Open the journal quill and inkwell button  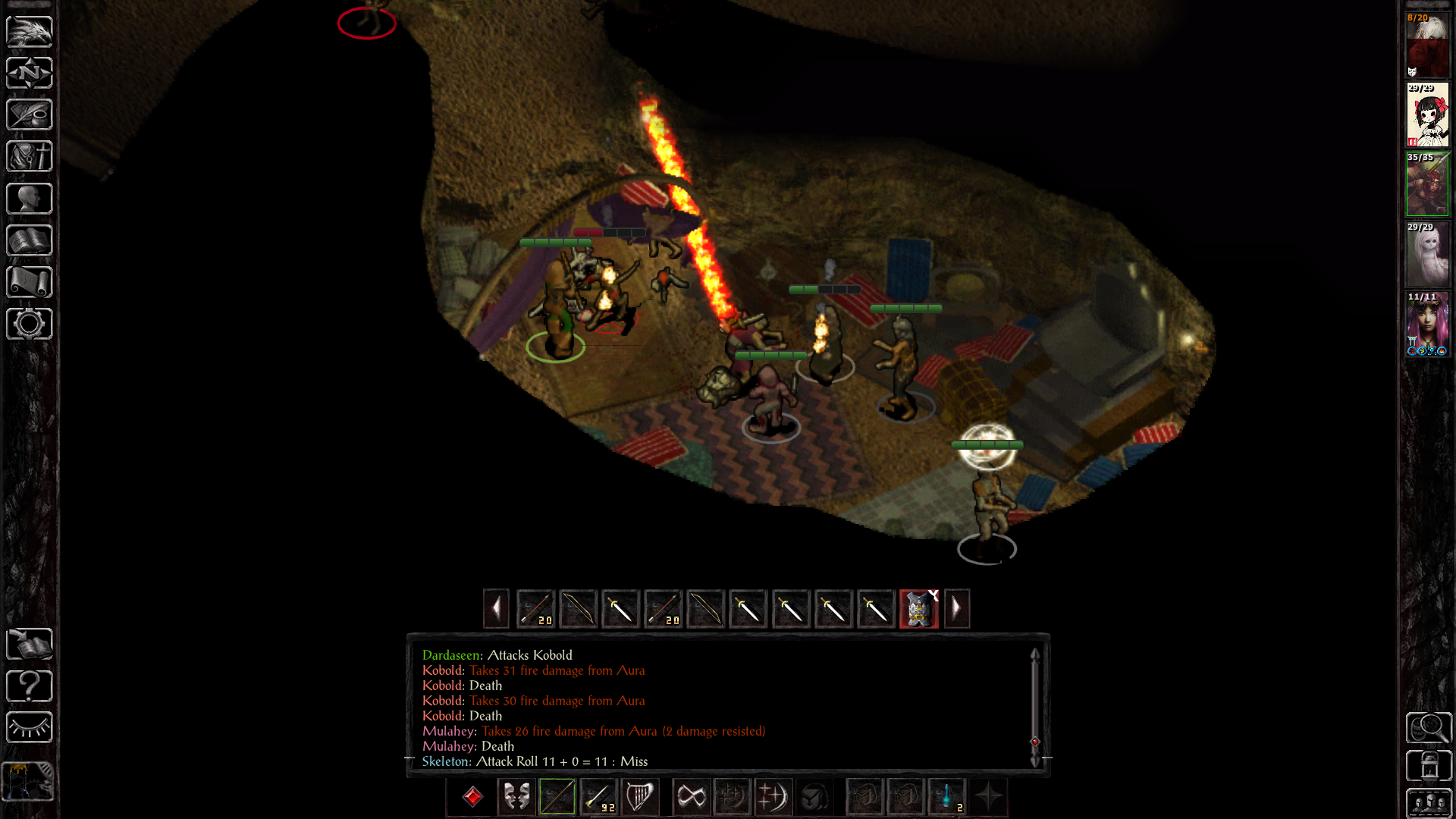pos(30,115)
